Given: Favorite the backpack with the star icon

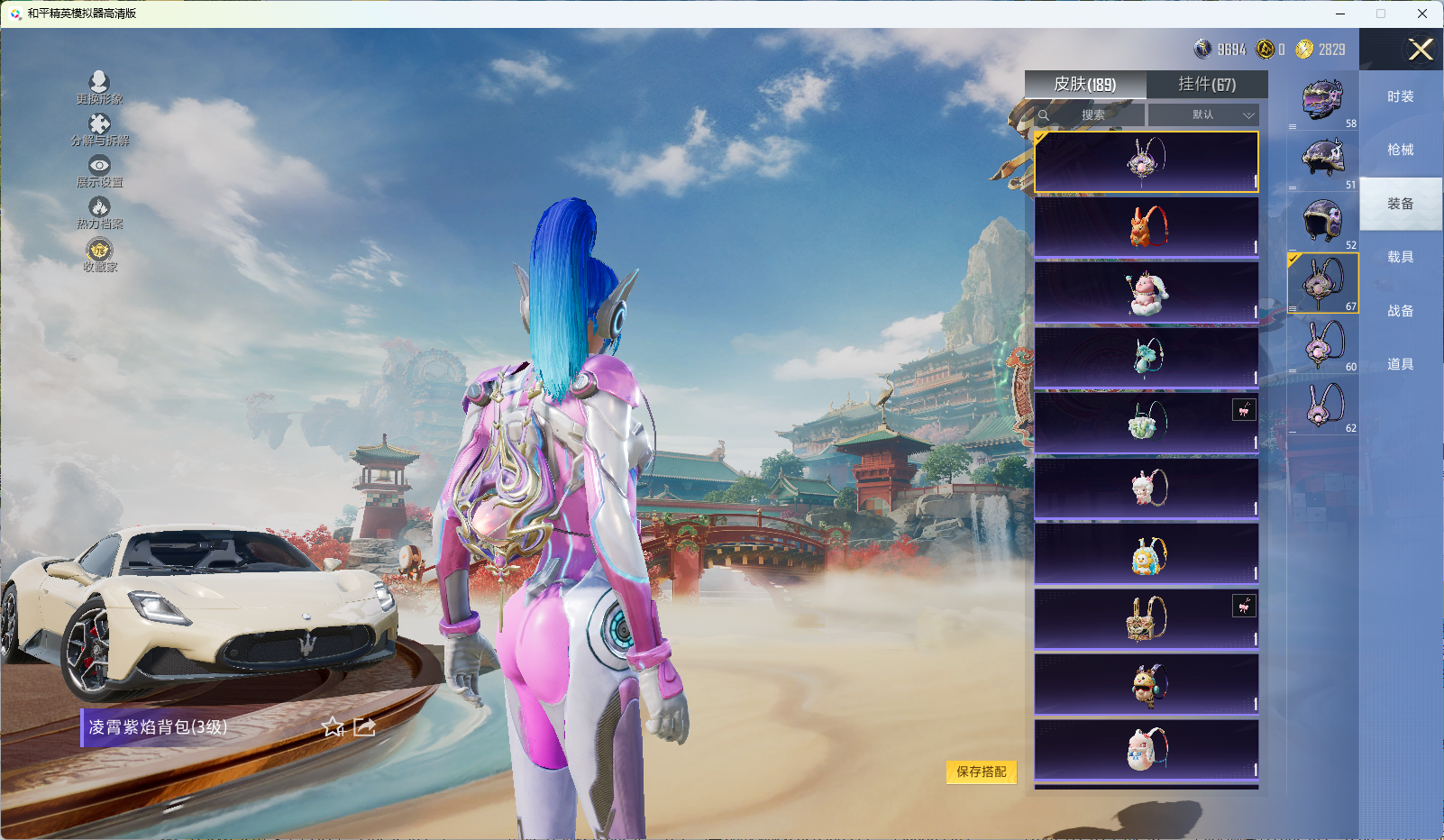Looking at the screenshot, I should [x=334, y=727].
